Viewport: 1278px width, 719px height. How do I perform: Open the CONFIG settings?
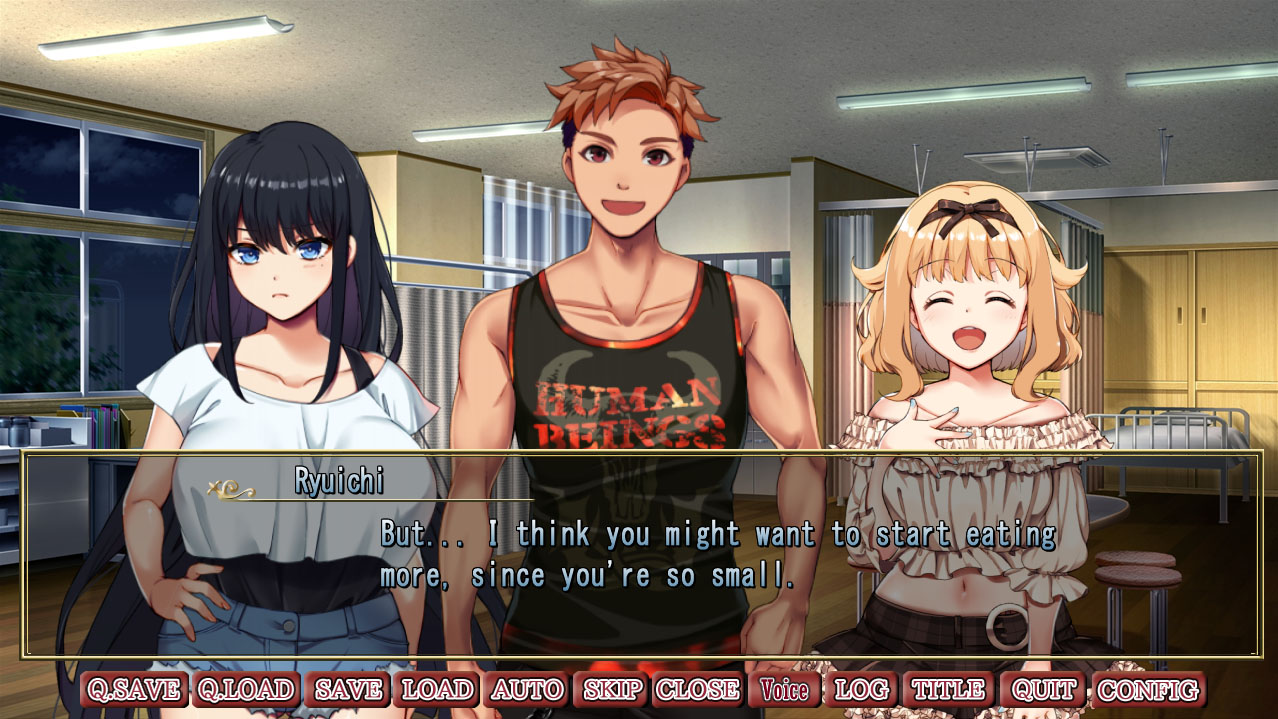pyautogui.click(x=1147, y=690)
